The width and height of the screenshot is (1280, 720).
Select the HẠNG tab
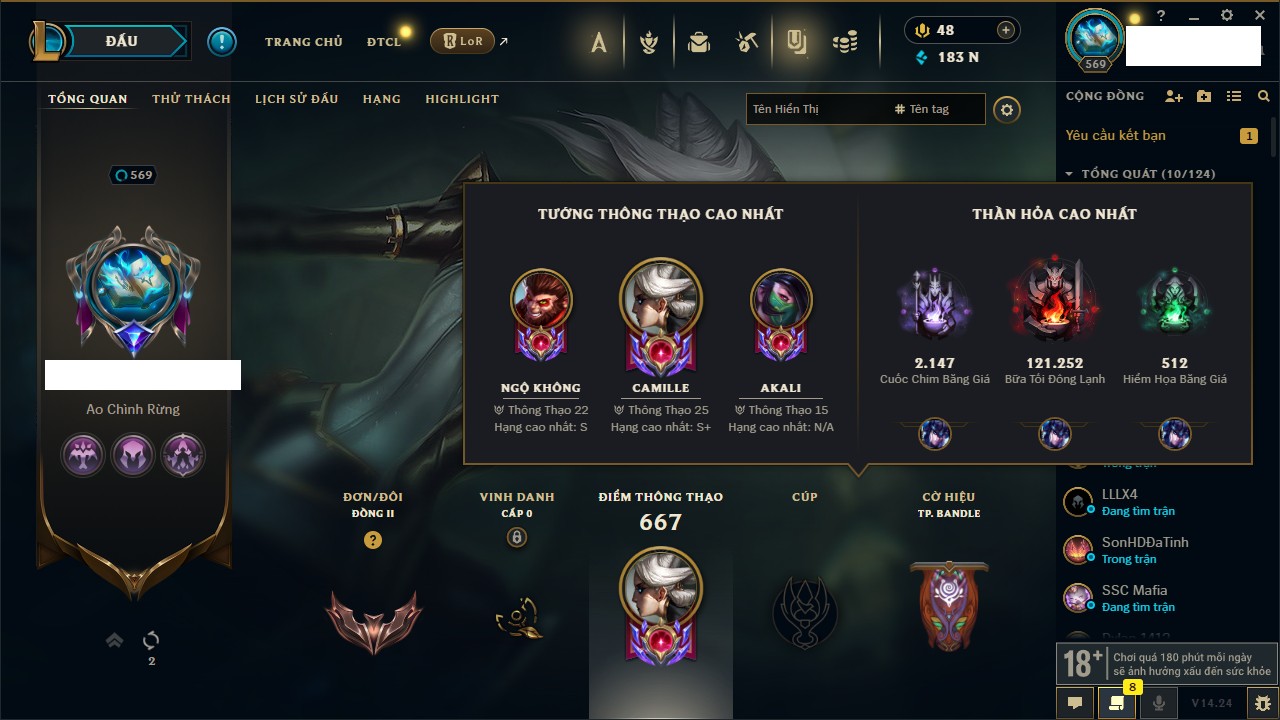pos(381,99)
